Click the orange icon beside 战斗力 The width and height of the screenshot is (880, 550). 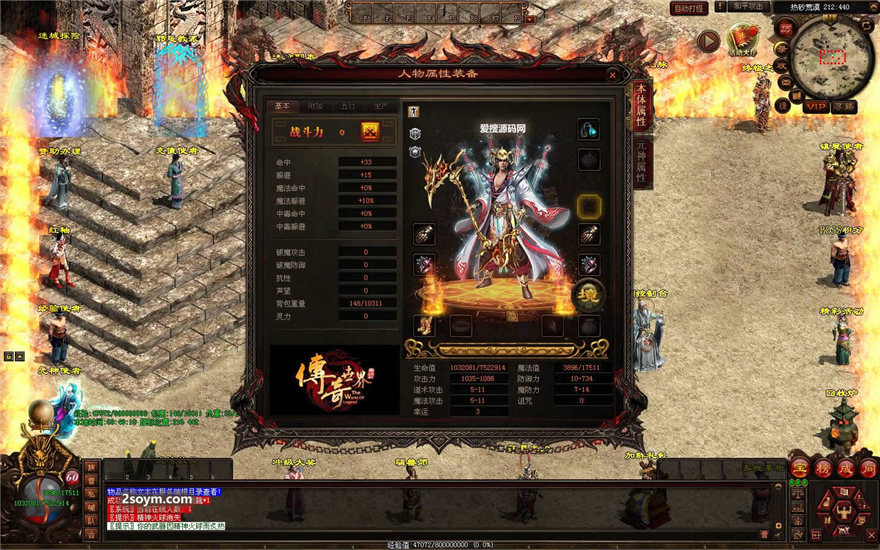tap(370, 132)
